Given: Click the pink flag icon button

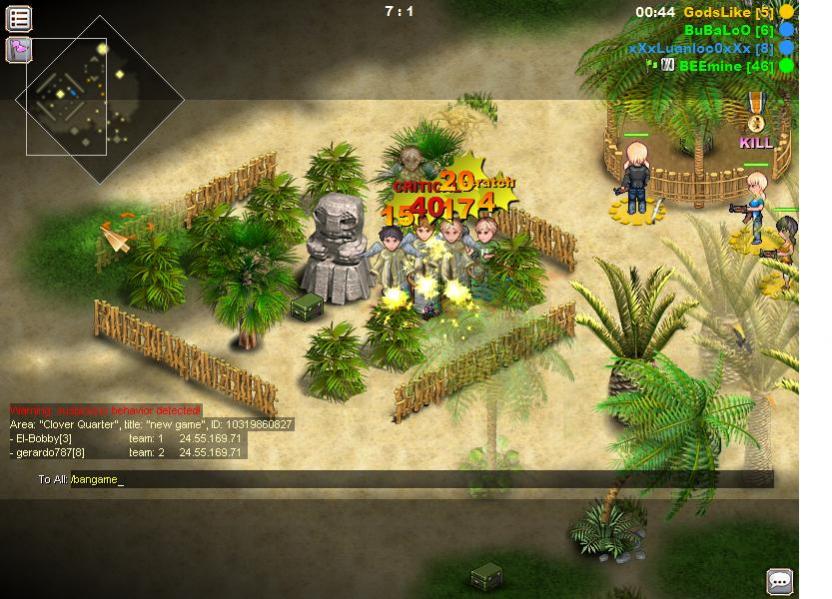Looking at the screenshot, I should (19, 49).
